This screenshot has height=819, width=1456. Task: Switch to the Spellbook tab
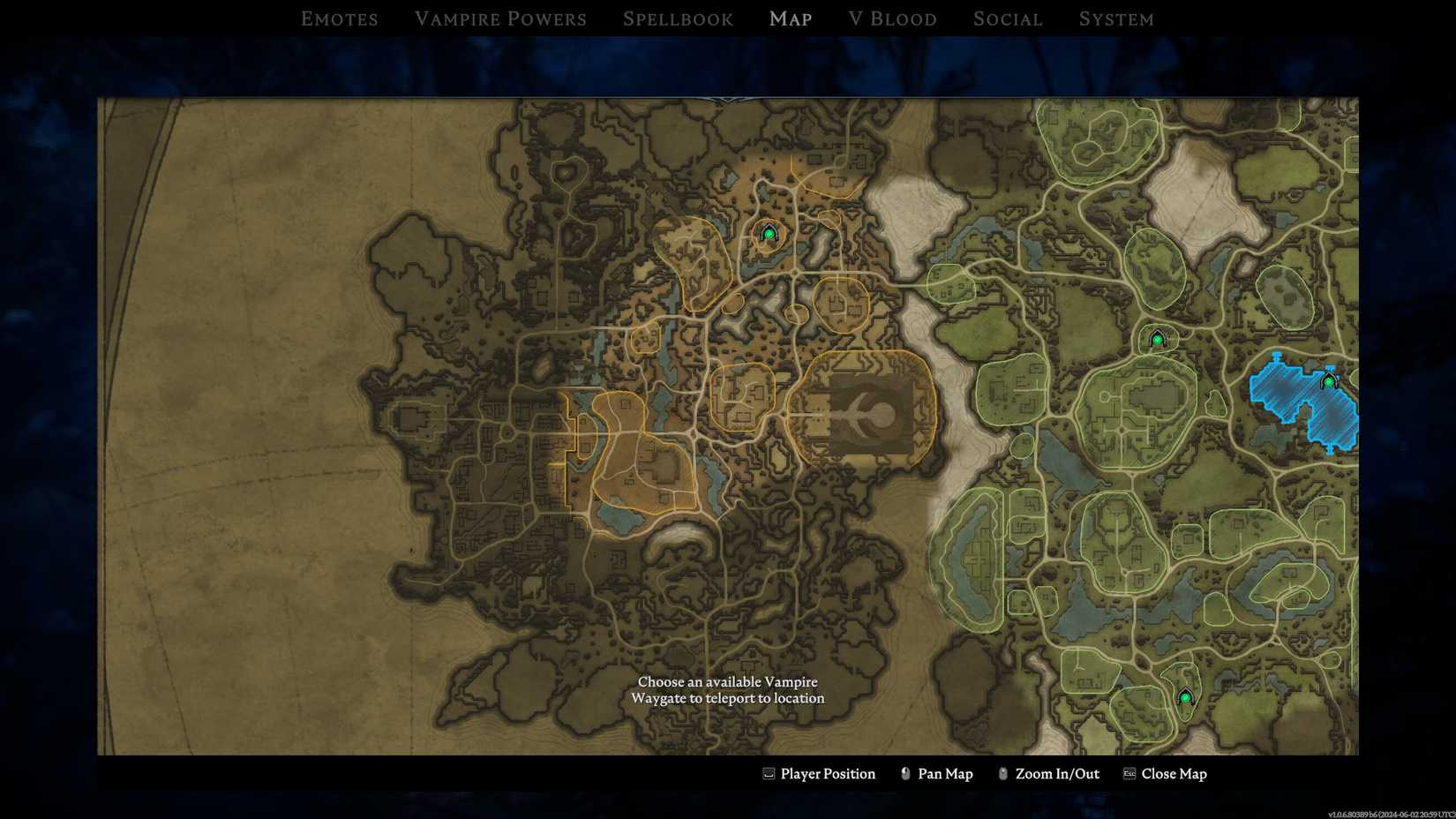(678, 19)
